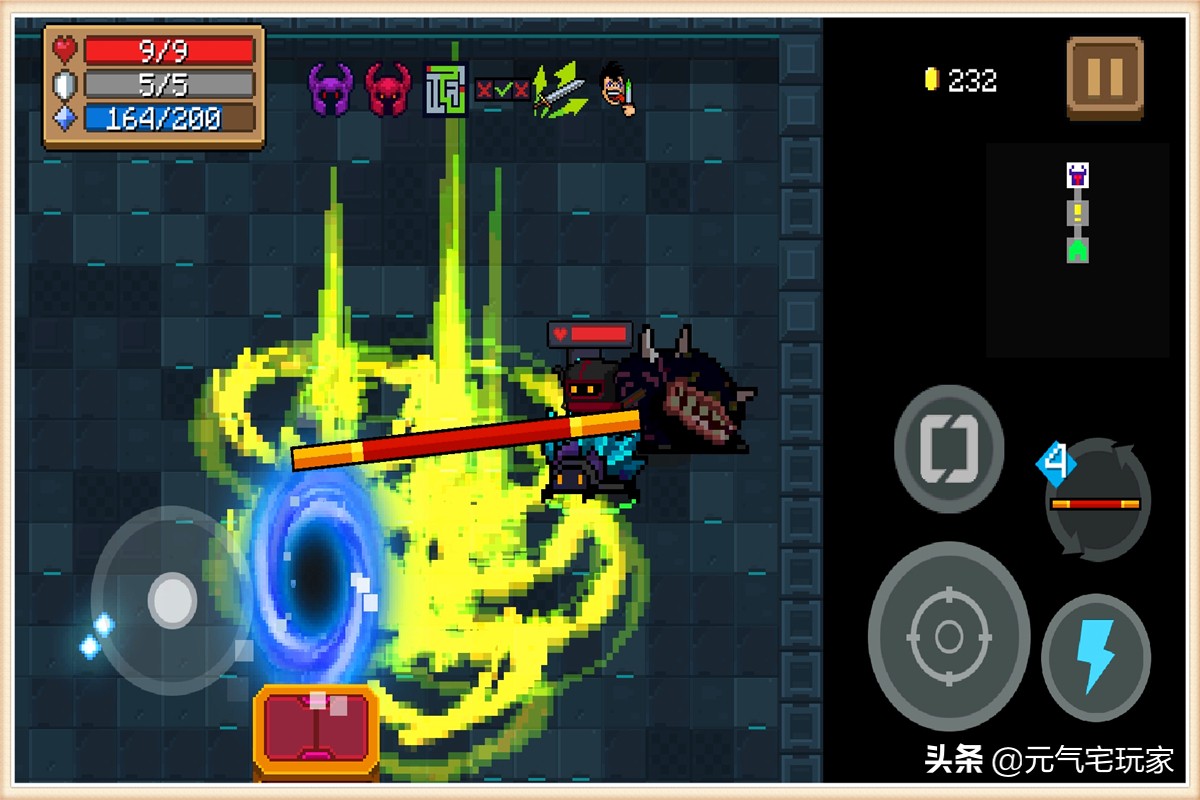The image size is (1200, 800).
Task: Tap the virtual joystick knob
Action: coord(172,600)
